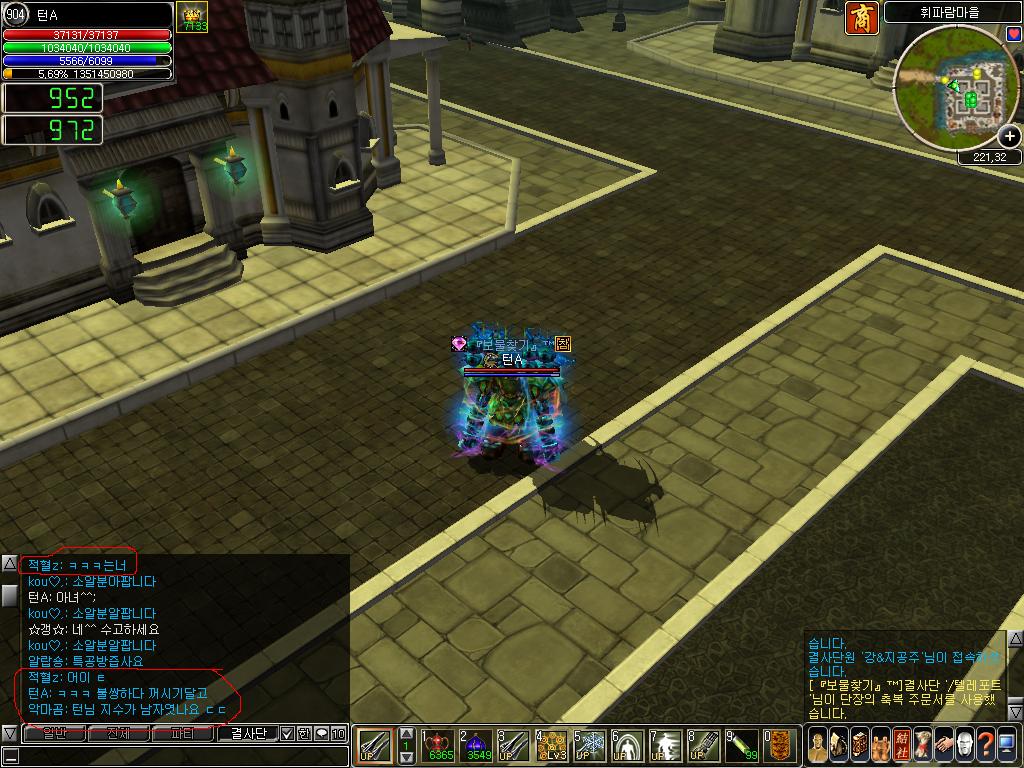Click the heart icon beside the minimap
Image resolution: width=1024 pixels, height=768 pixels.
click(1014, 34)
